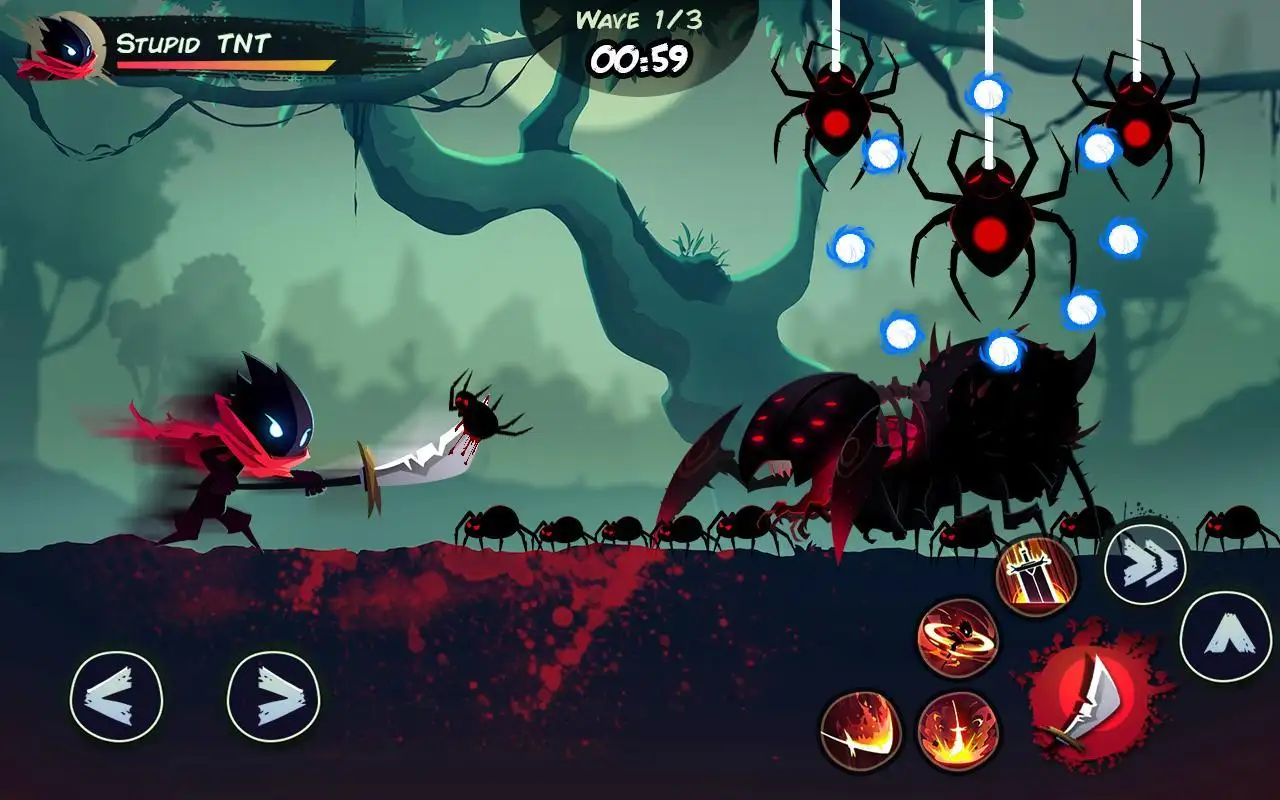Hit the upward arrow jump button

(1225, 637)
